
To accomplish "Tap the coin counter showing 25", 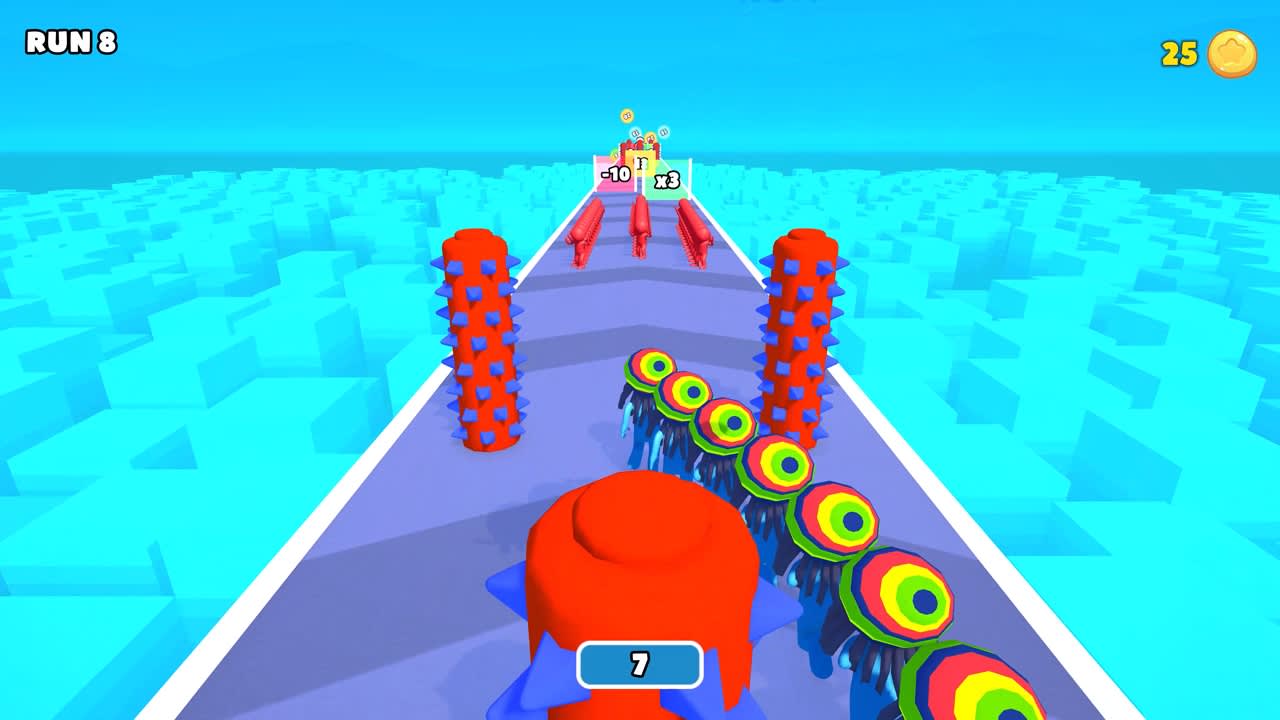I will [x=1180, y=54].
